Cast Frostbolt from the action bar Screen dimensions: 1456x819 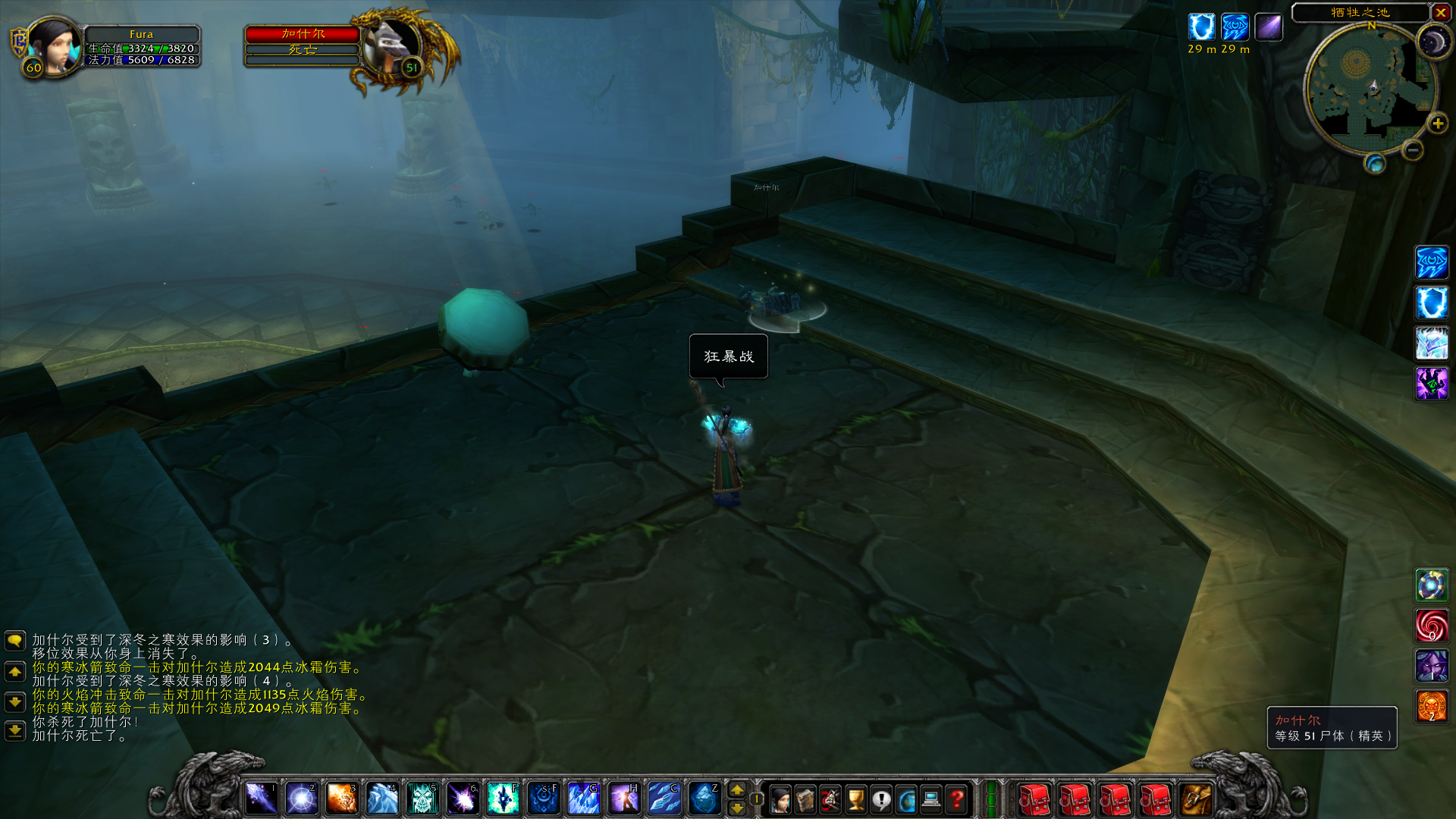coord(261,799)
